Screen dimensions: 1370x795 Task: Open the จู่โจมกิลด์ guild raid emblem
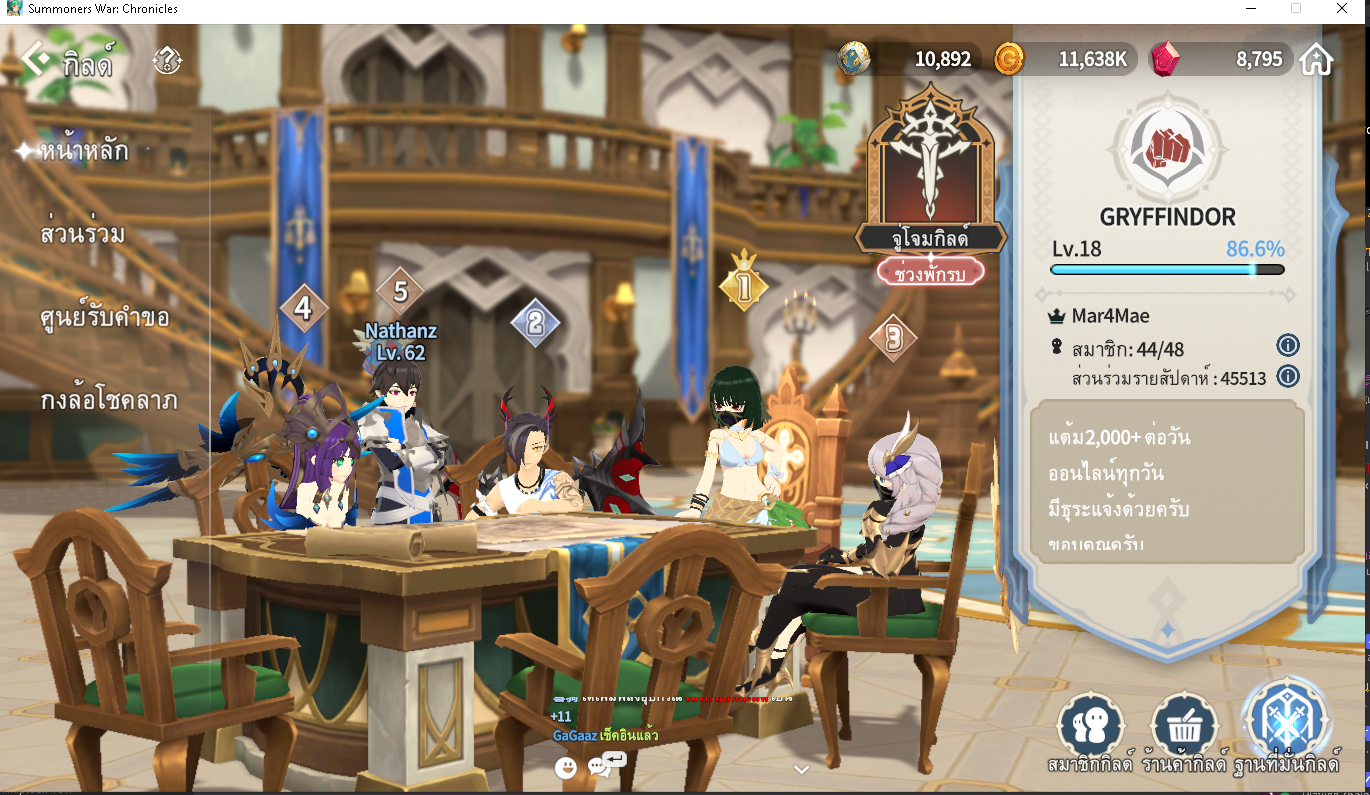930,165
